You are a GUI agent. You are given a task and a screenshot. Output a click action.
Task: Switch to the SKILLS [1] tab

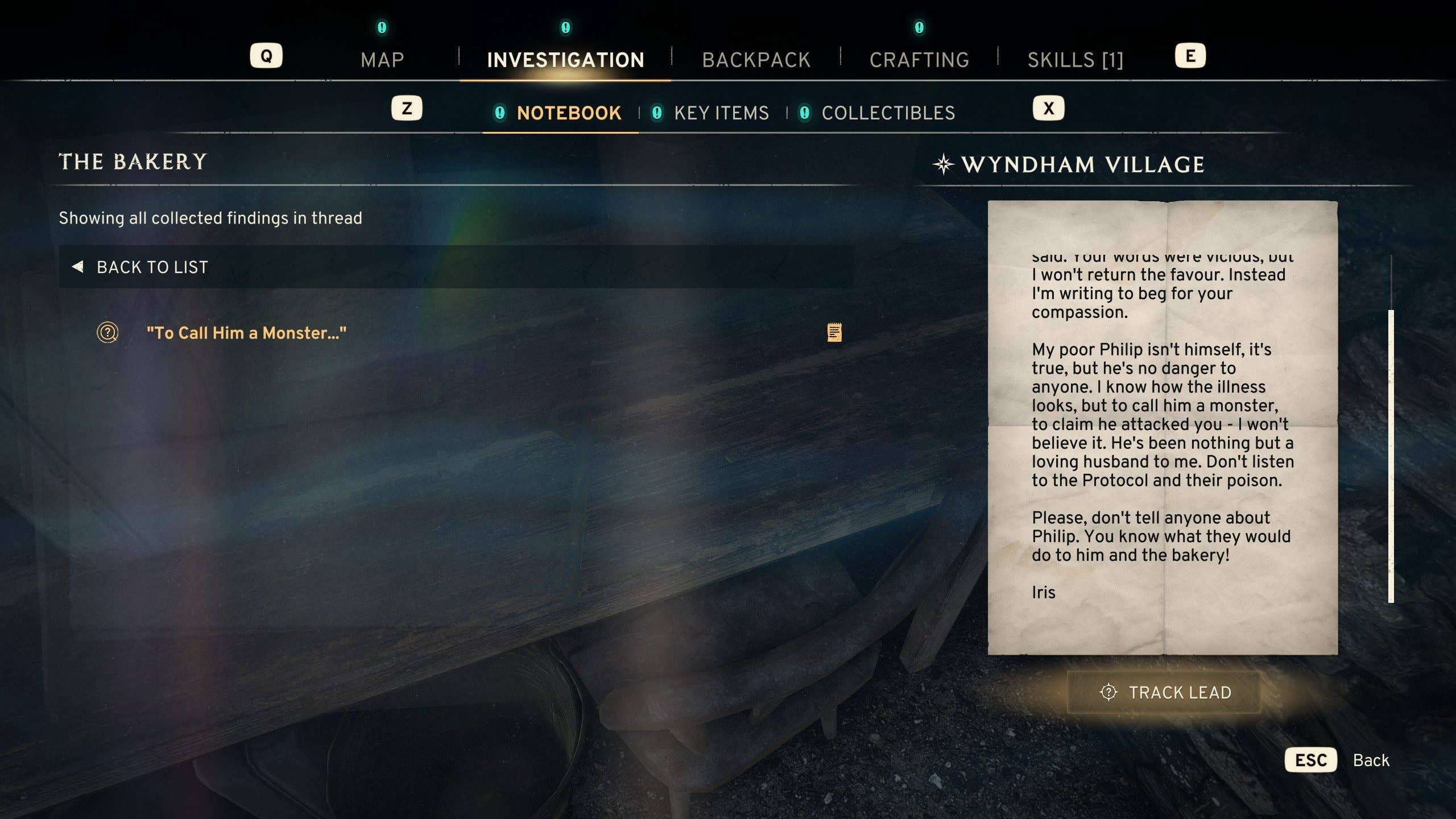click(1075, 59)
